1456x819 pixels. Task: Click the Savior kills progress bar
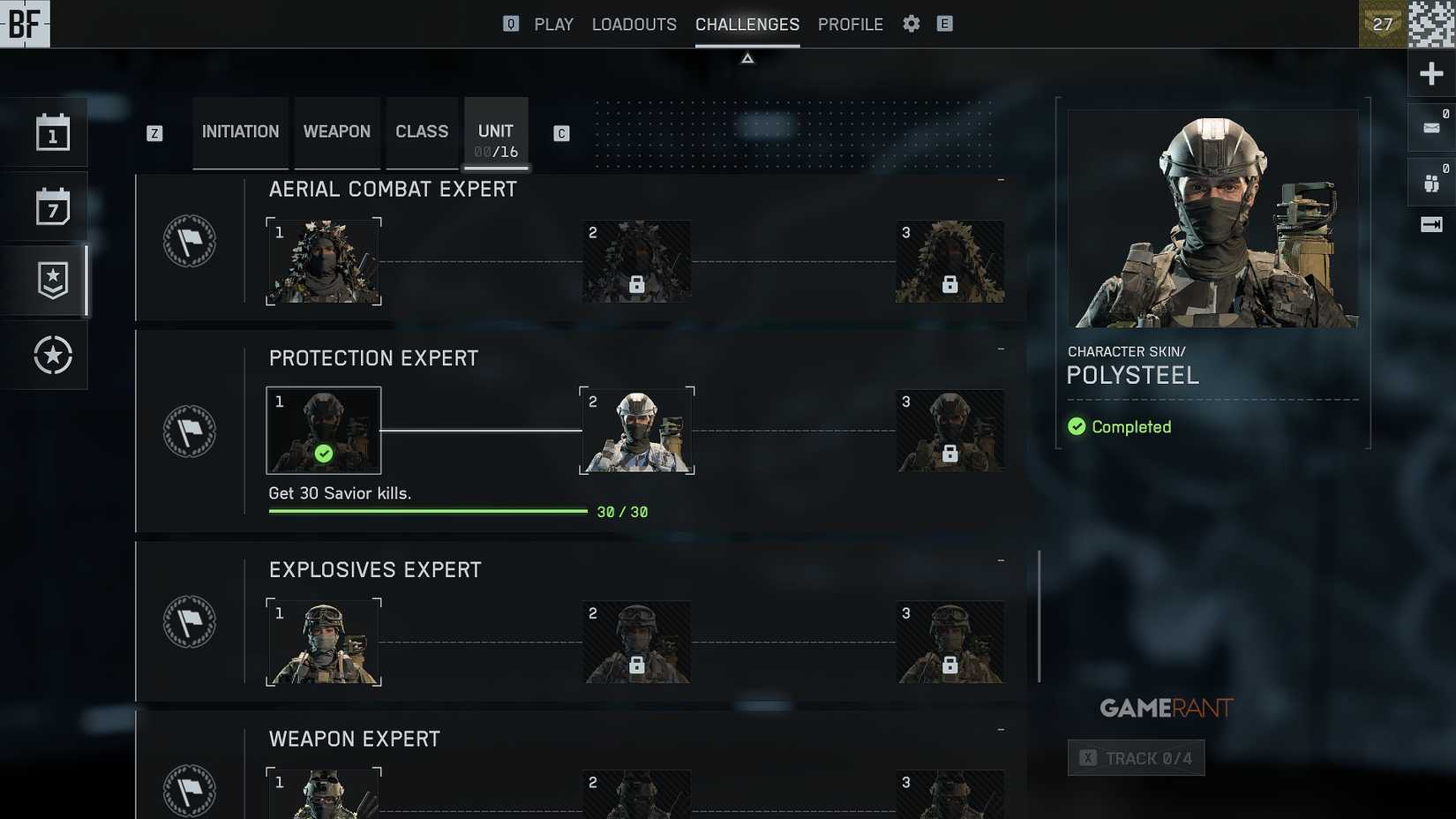[x=427, y=511]
